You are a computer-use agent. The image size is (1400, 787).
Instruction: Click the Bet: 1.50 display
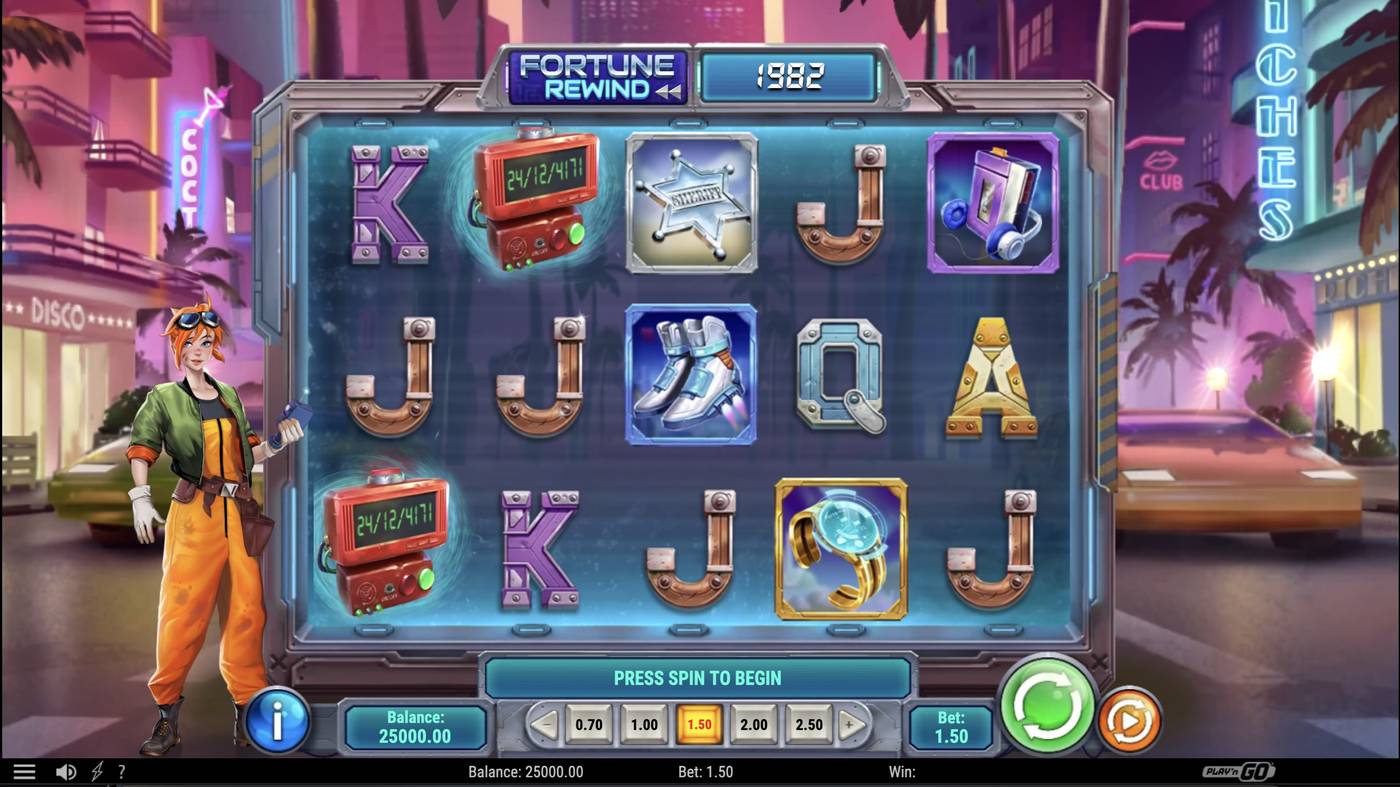pyautogui.click(x=950, y=726)
